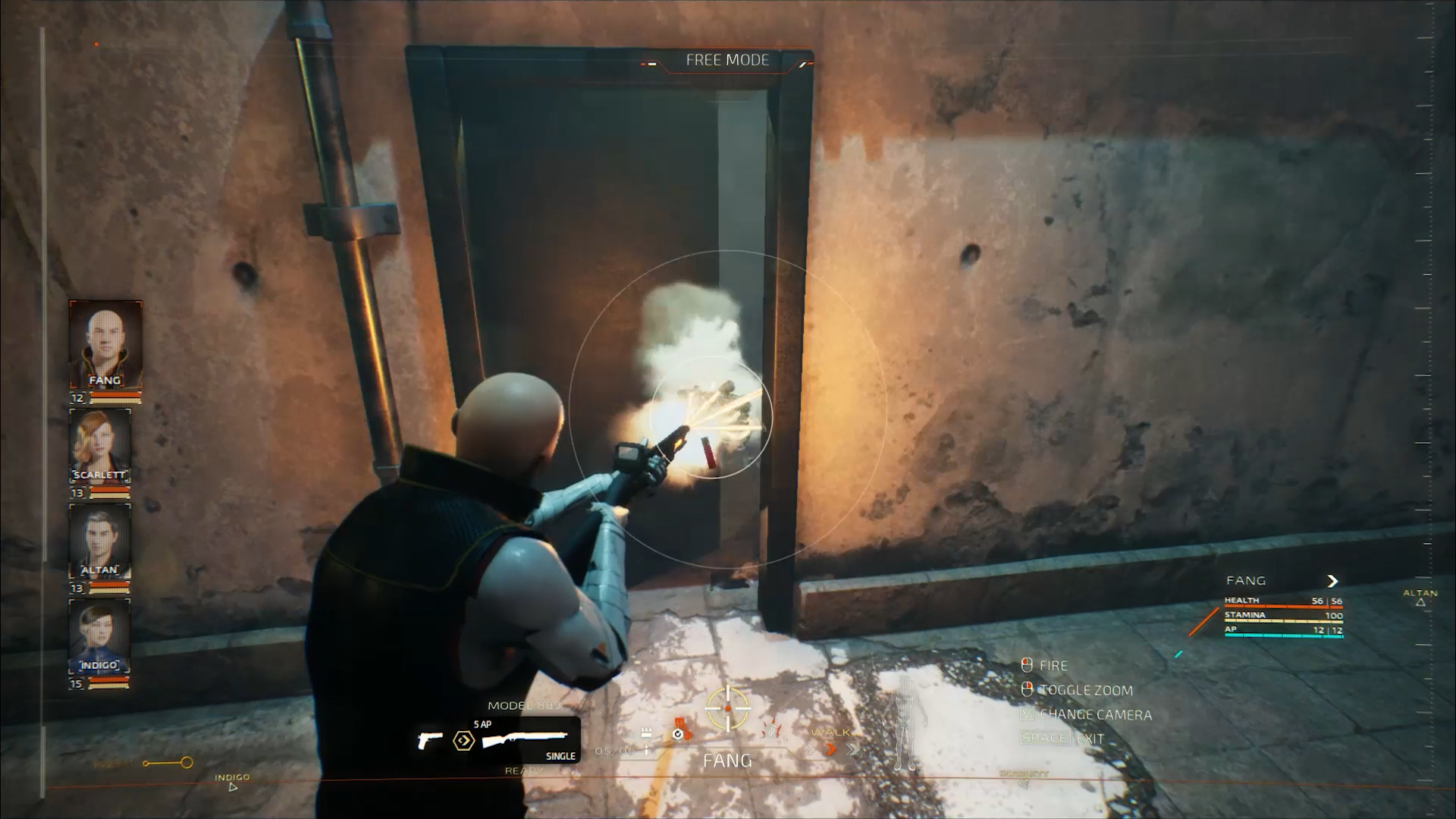
Task: Toggle zoom with right mouse button prompt
Action: 1027,689
